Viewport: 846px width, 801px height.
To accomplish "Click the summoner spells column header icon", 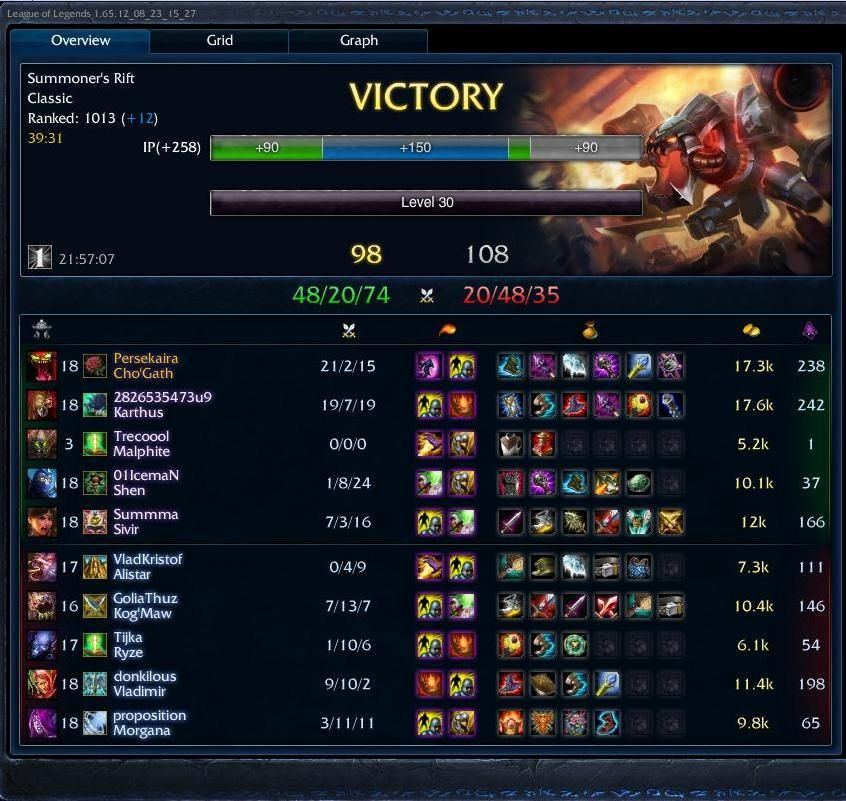I will click(x=446, y=330).
